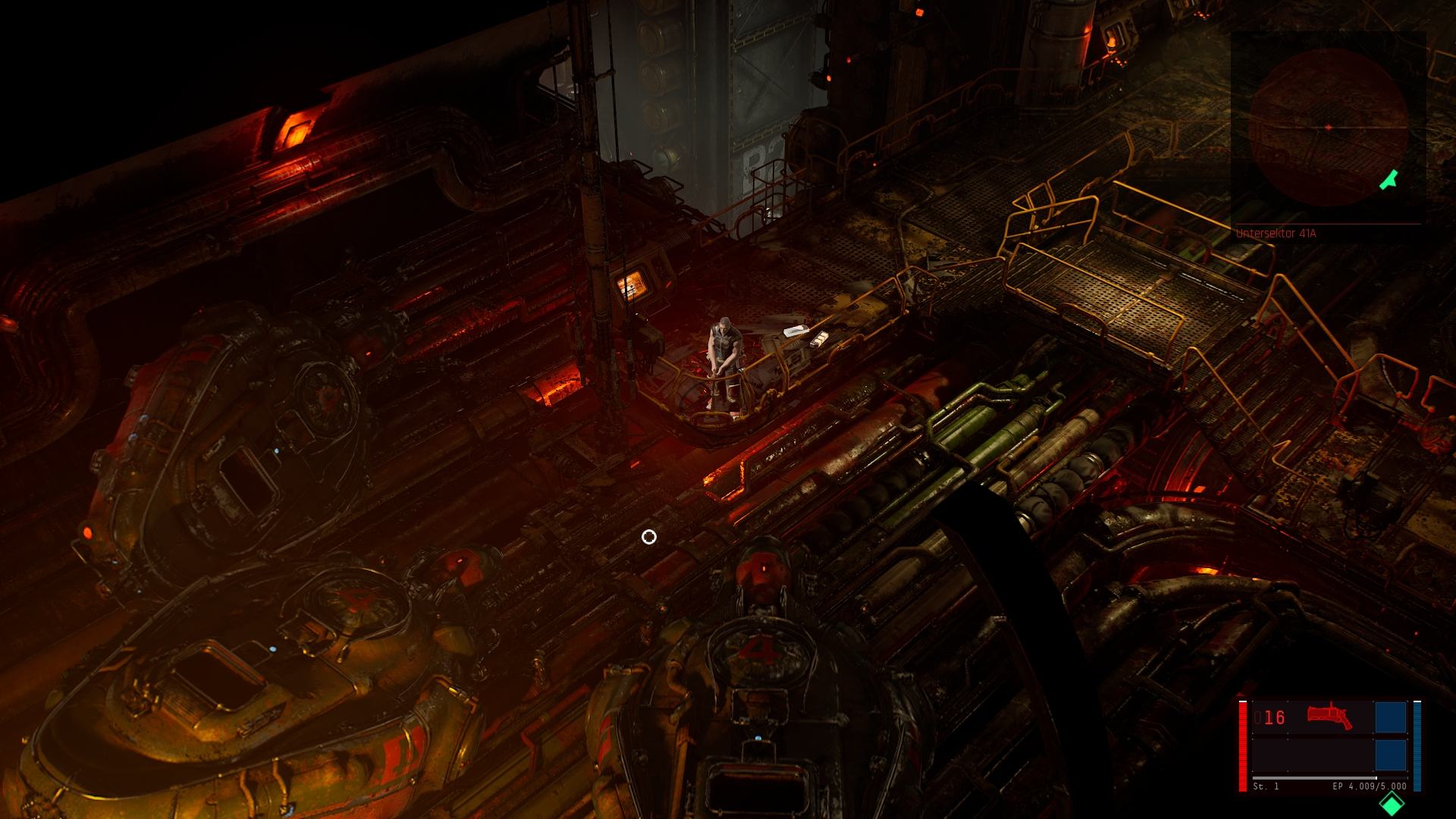Click the green diamond HUD icon

pos(1392,804)
